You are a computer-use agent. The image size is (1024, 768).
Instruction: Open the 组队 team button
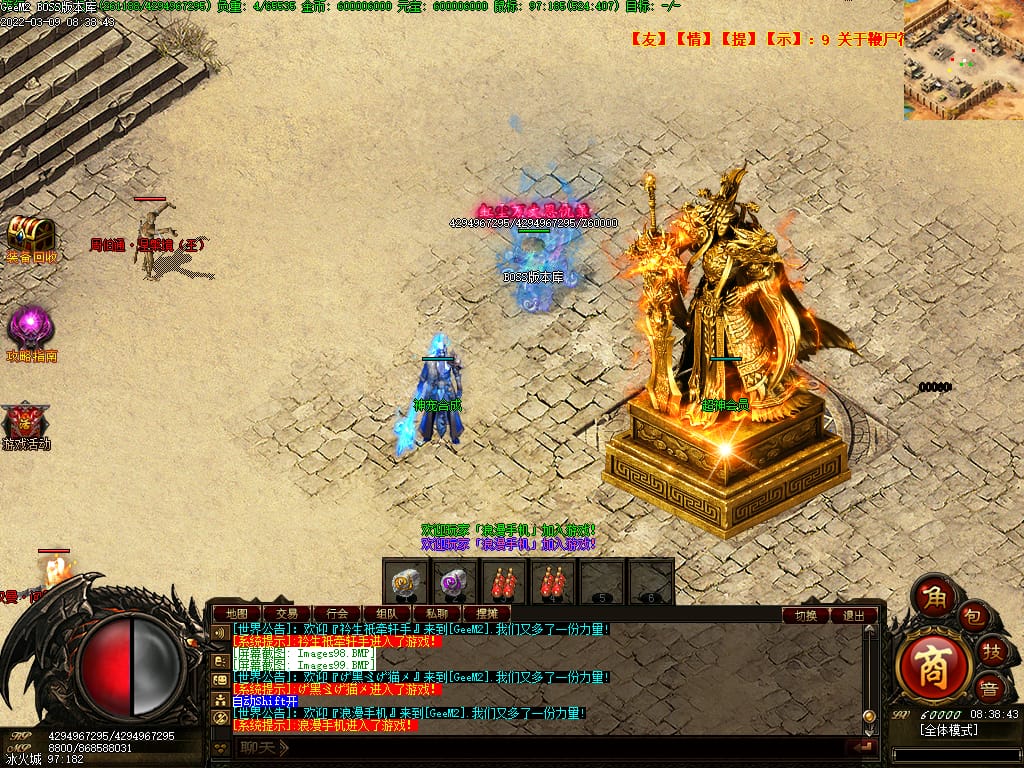coord(387,613)
